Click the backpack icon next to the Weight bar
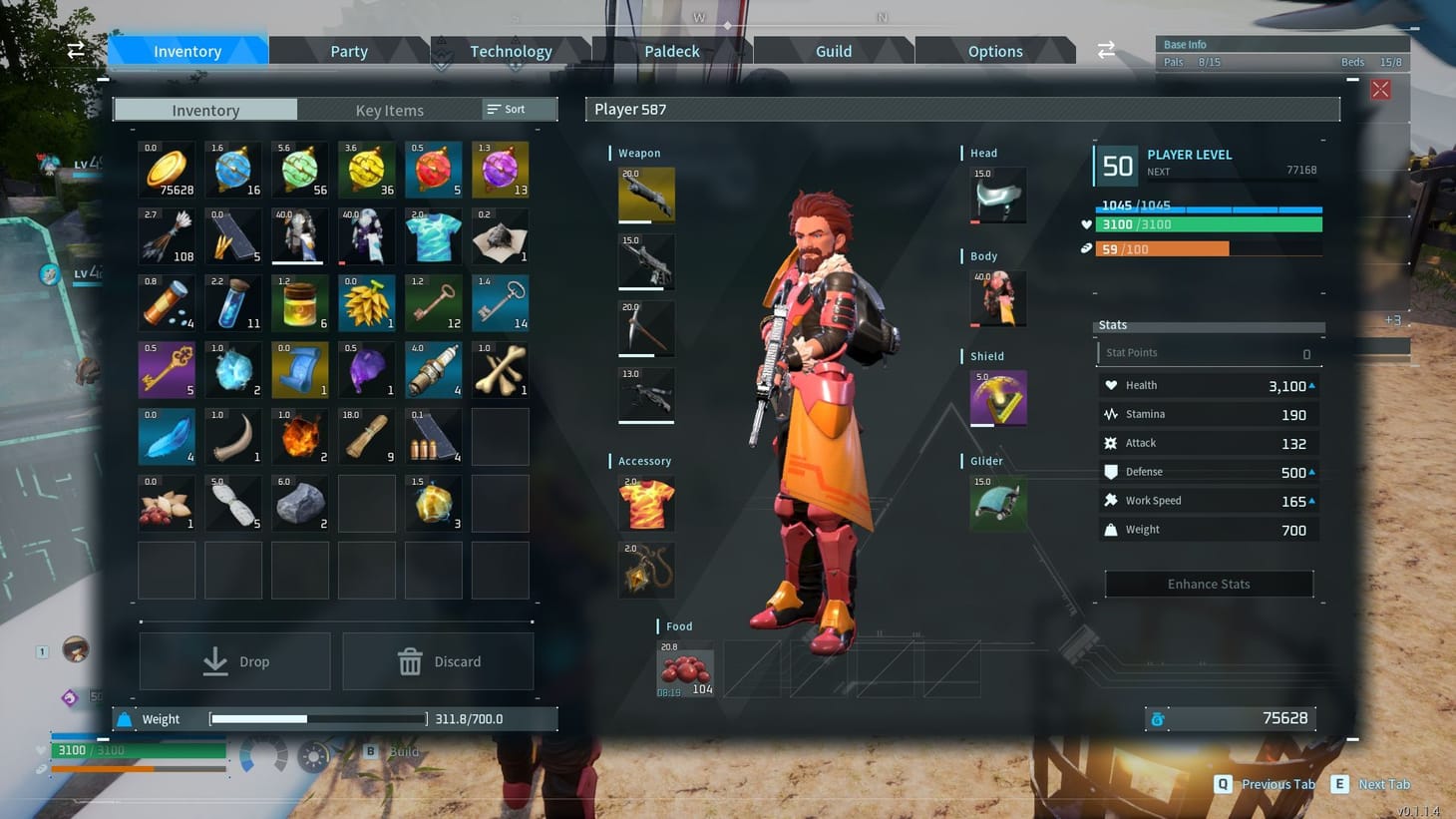The width and height of the screenshot is (1456, 819). [x=126, y=717]
